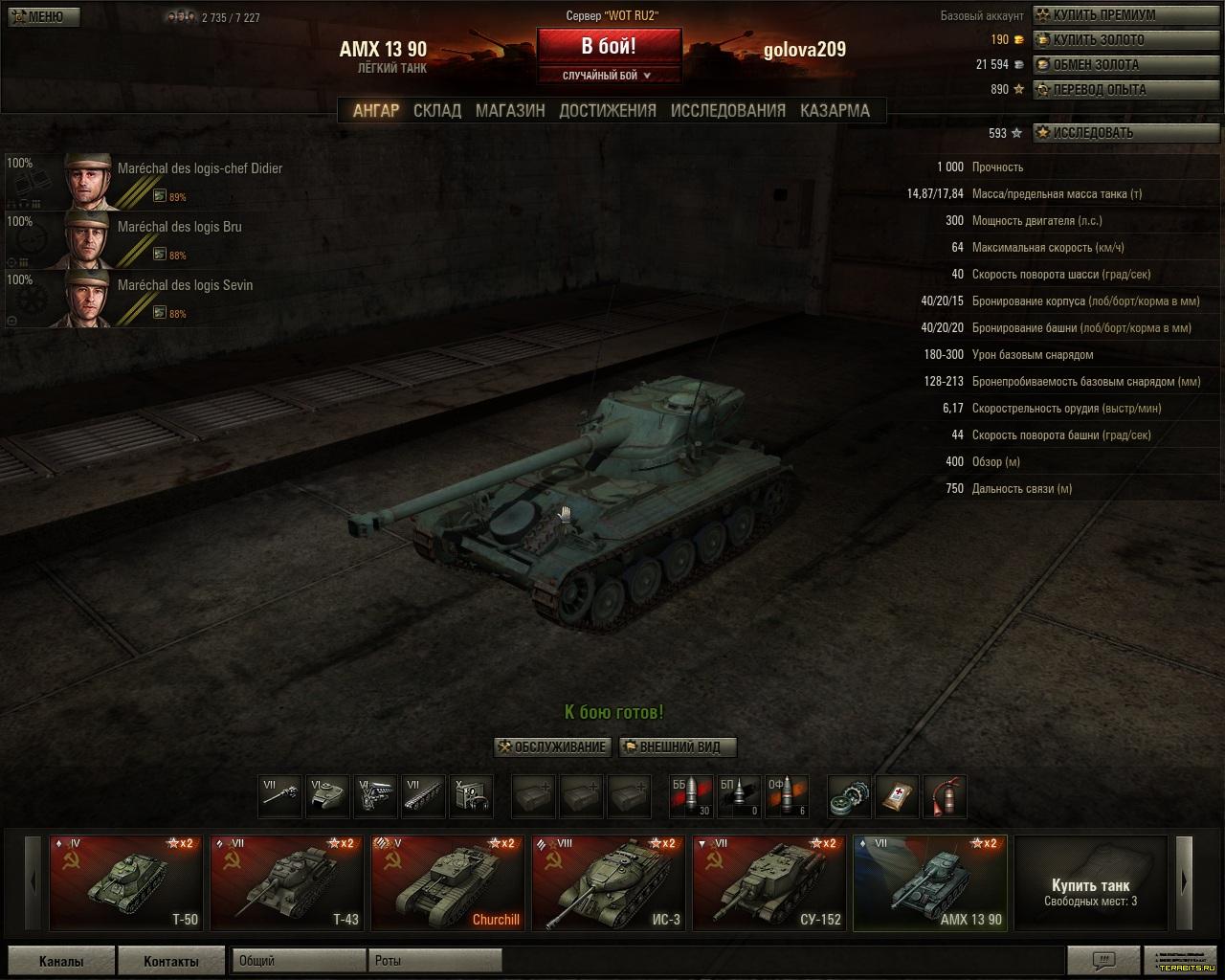The height and width of the screenshot is (980, 1225).
Task: Switch to the Склад tab
Action: coord(437,110)
